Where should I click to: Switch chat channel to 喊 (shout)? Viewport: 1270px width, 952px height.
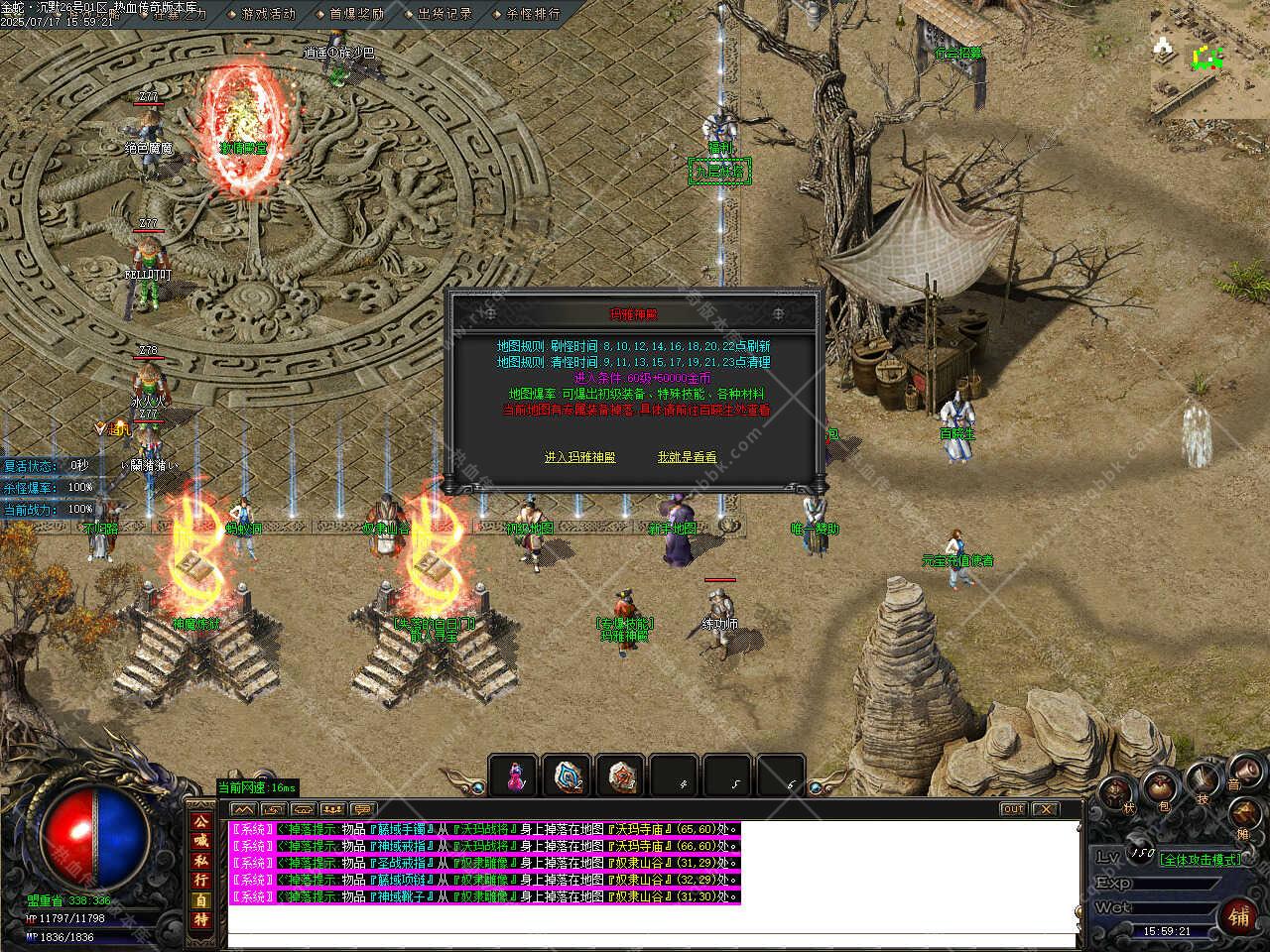tap(200, 841)
